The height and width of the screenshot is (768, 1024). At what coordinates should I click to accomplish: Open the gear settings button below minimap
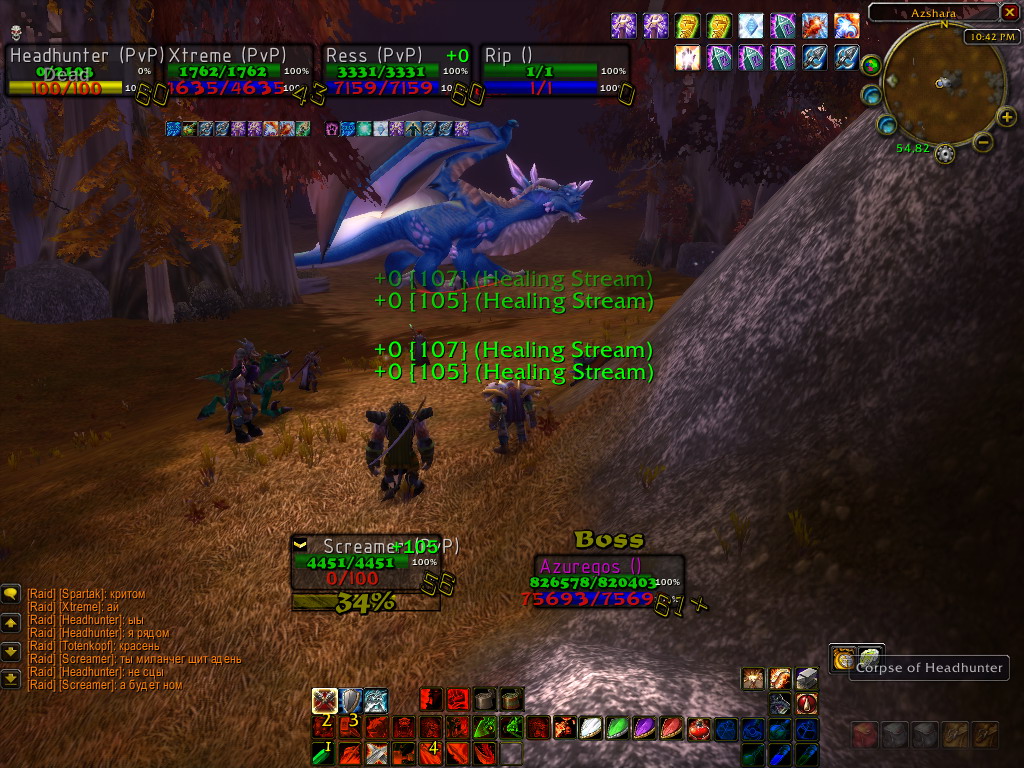(944, 153)
